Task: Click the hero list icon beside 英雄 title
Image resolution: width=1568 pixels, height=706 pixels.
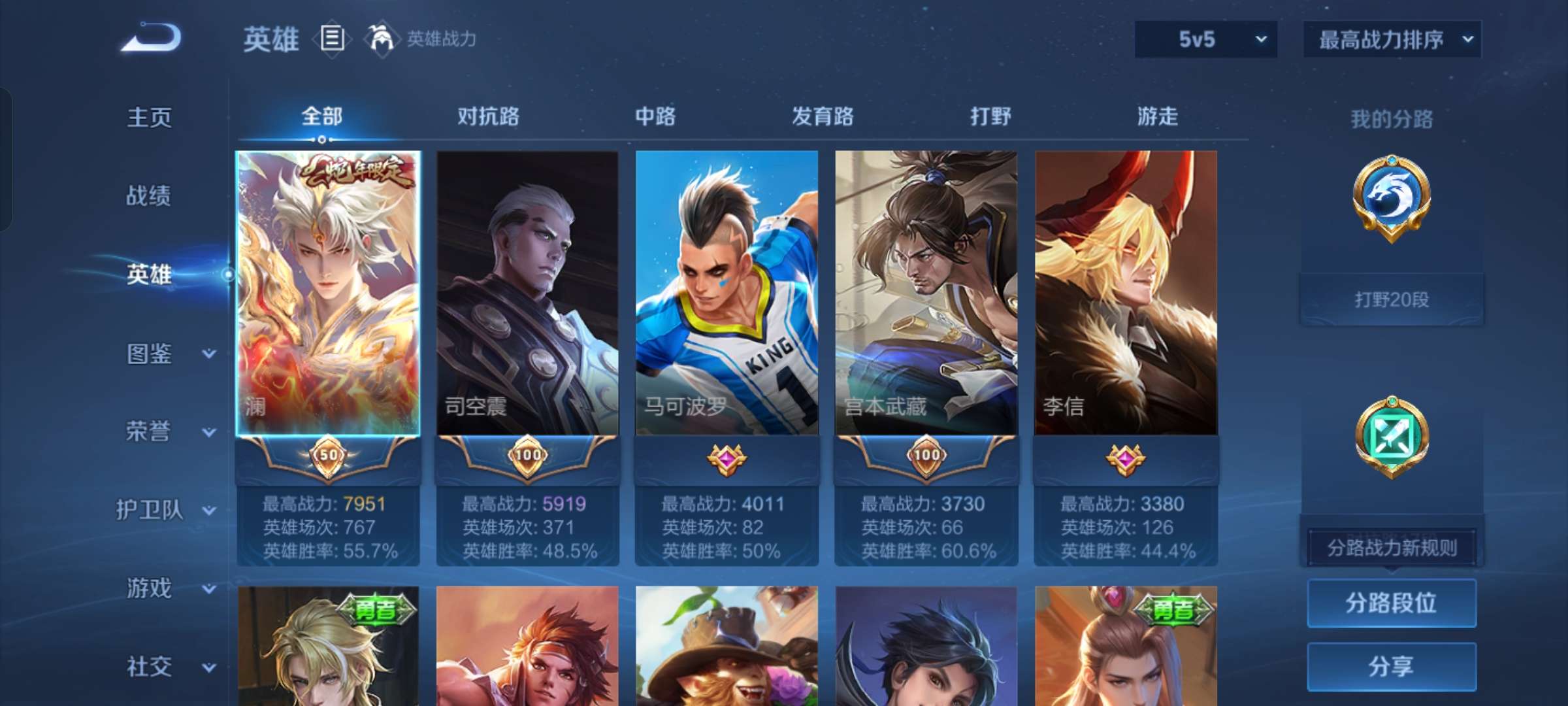Action: (332, 39)
